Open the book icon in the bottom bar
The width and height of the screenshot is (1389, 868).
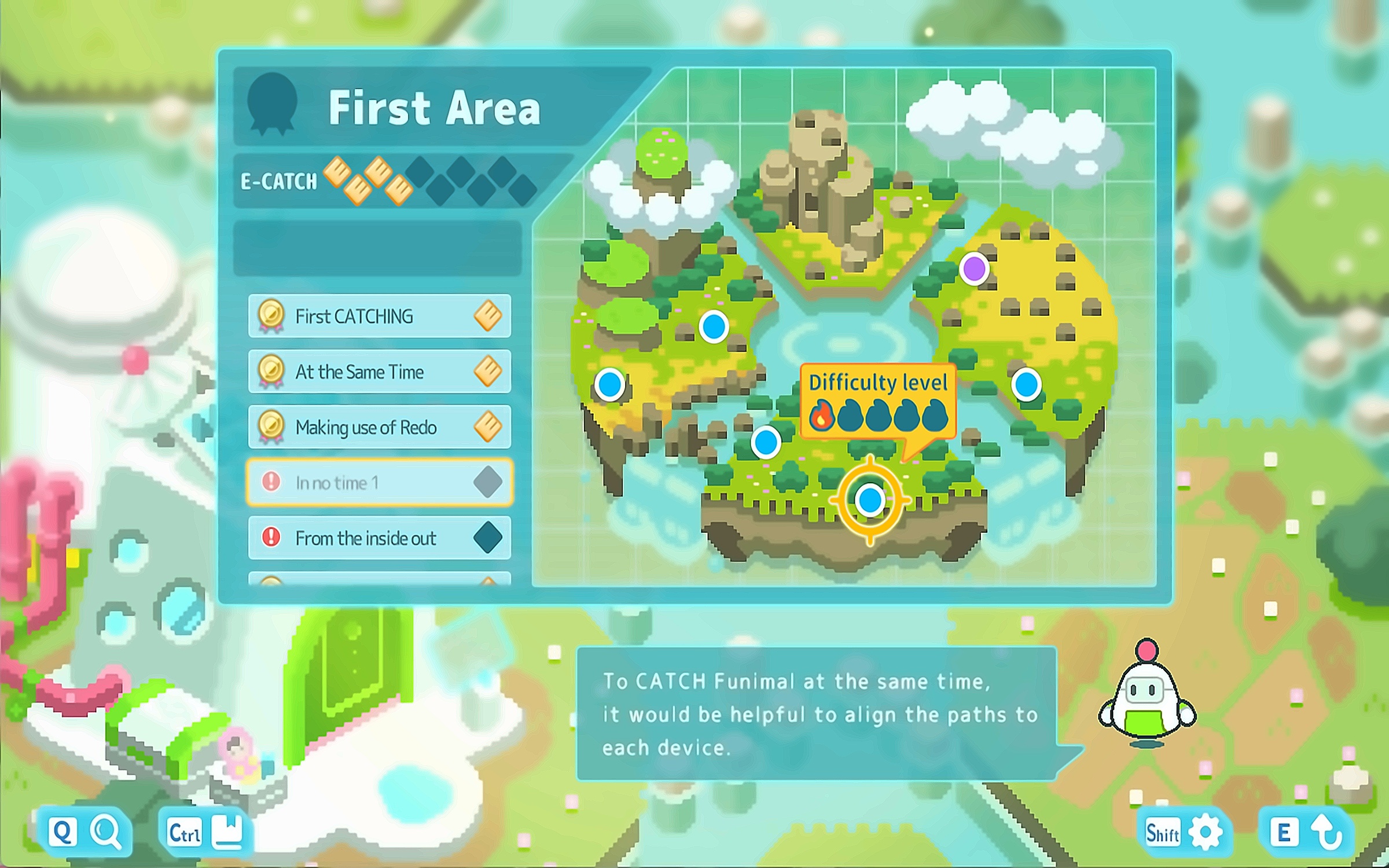pyautogui.click(x=227, y=833)
